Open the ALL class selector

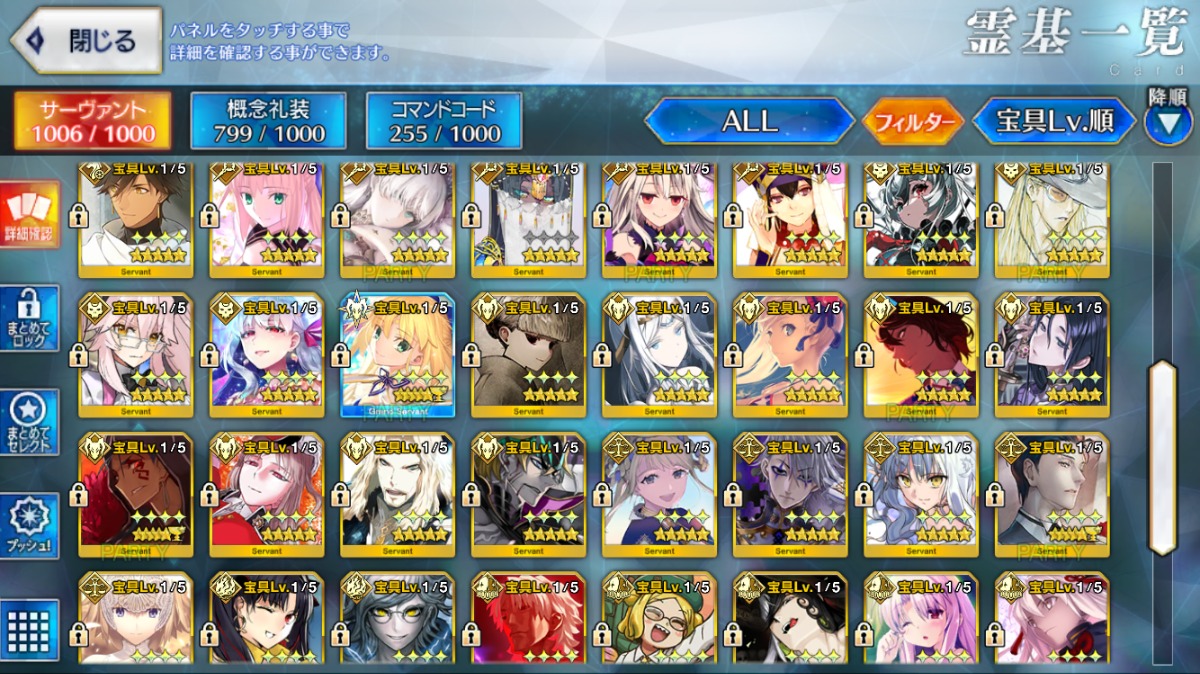click(x=749, y=122)
